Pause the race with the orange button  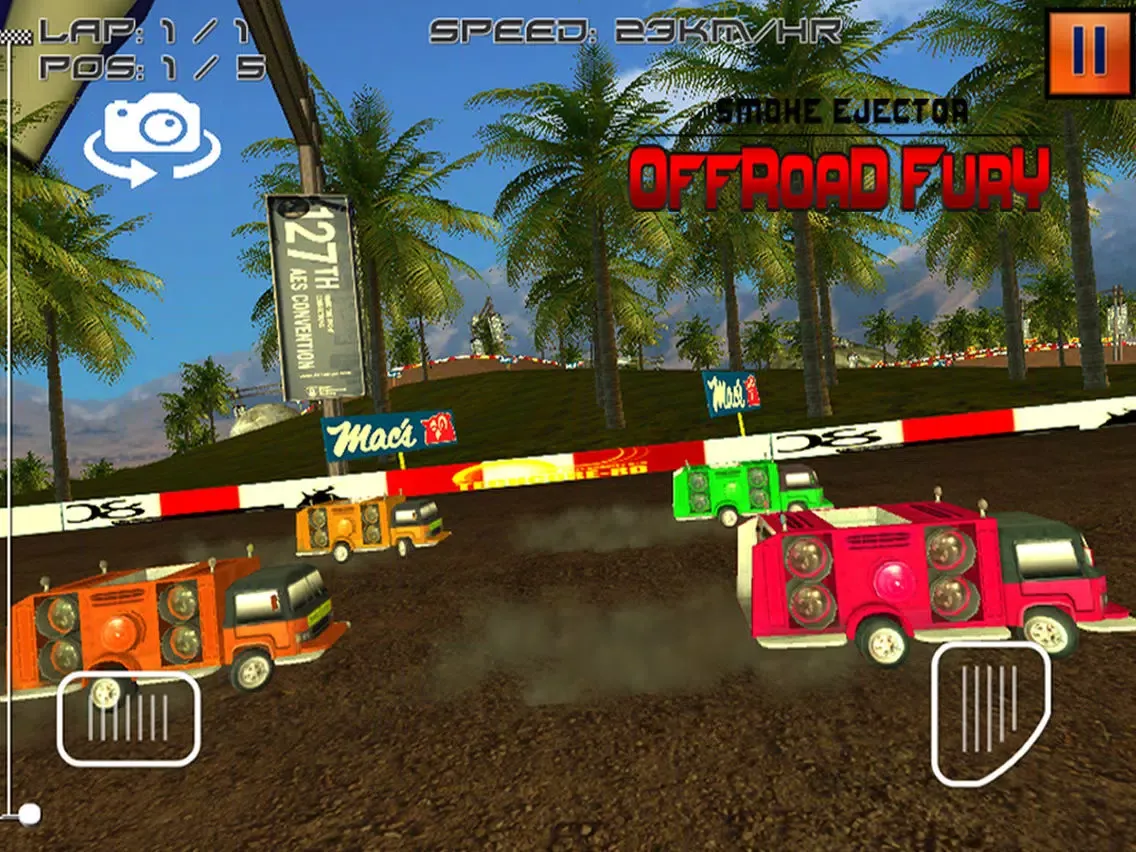1089,54
